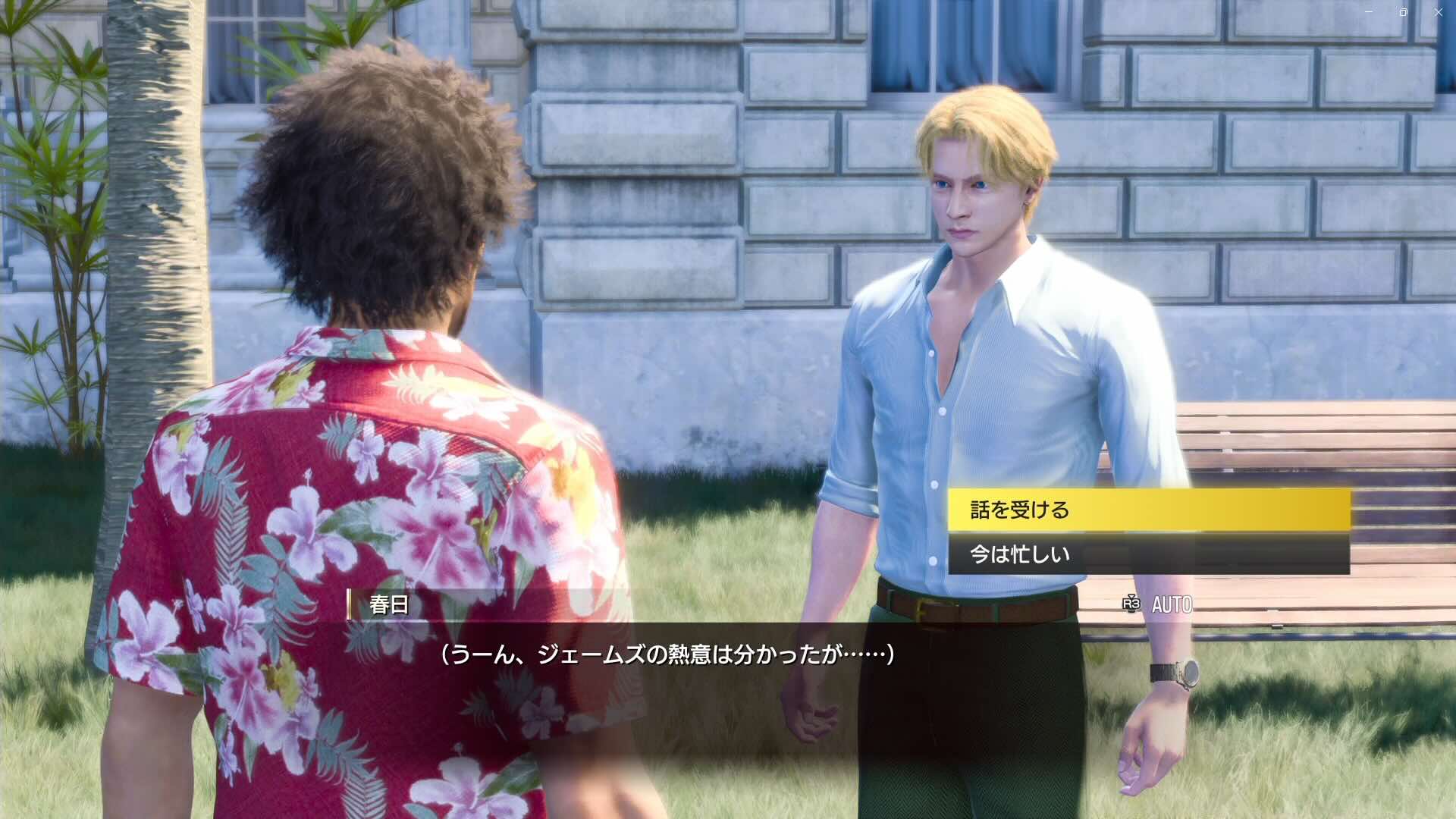Minimize the game window

click(x=1368, y=12)
